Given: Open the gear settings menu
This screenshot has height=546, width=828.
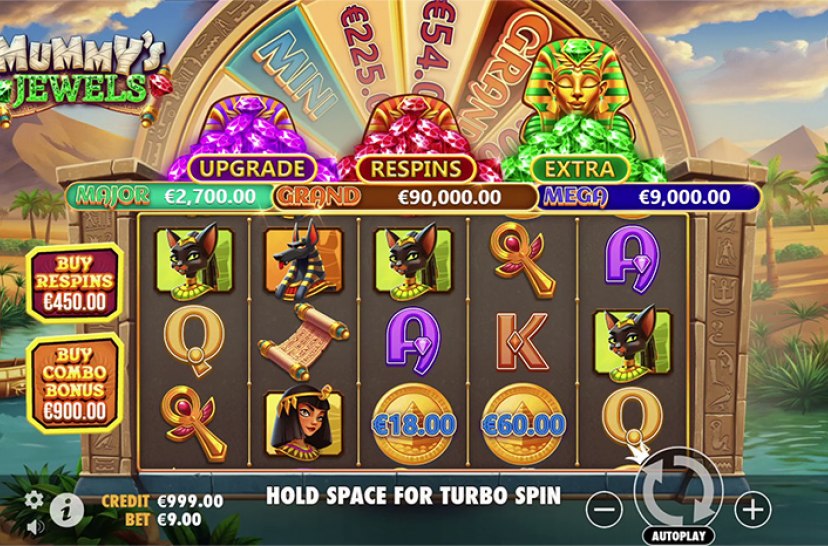Looking at the screenshot, I should click(x=34, y=499).
